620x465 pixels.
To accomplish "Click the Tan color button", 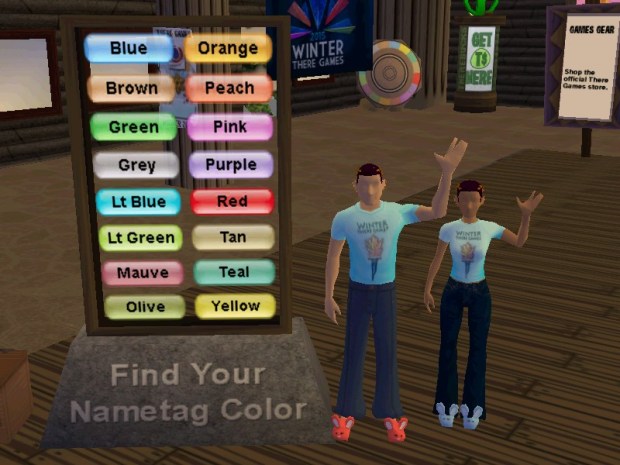I will [x=233, y=237].
